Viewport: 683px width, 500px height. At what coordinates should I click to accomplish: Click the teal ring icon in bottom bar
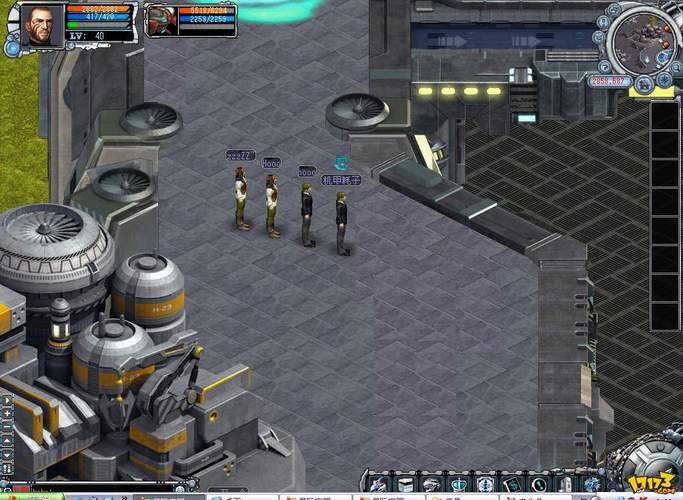539,484
